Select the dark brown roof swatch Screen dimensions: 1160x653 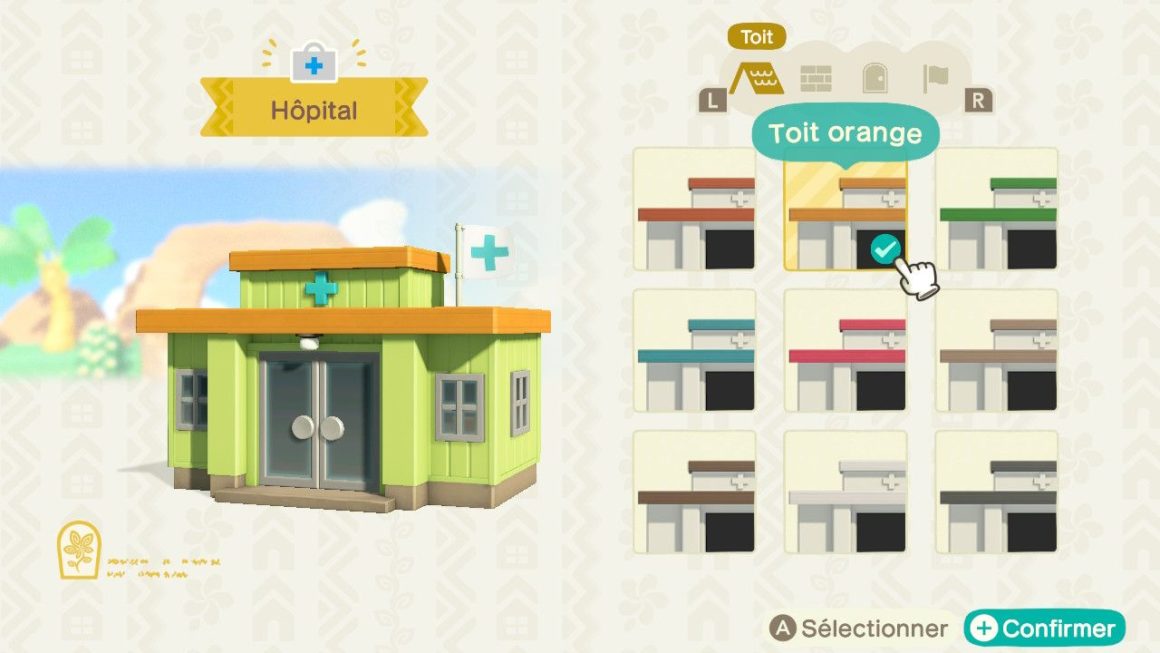pos(695,492)
